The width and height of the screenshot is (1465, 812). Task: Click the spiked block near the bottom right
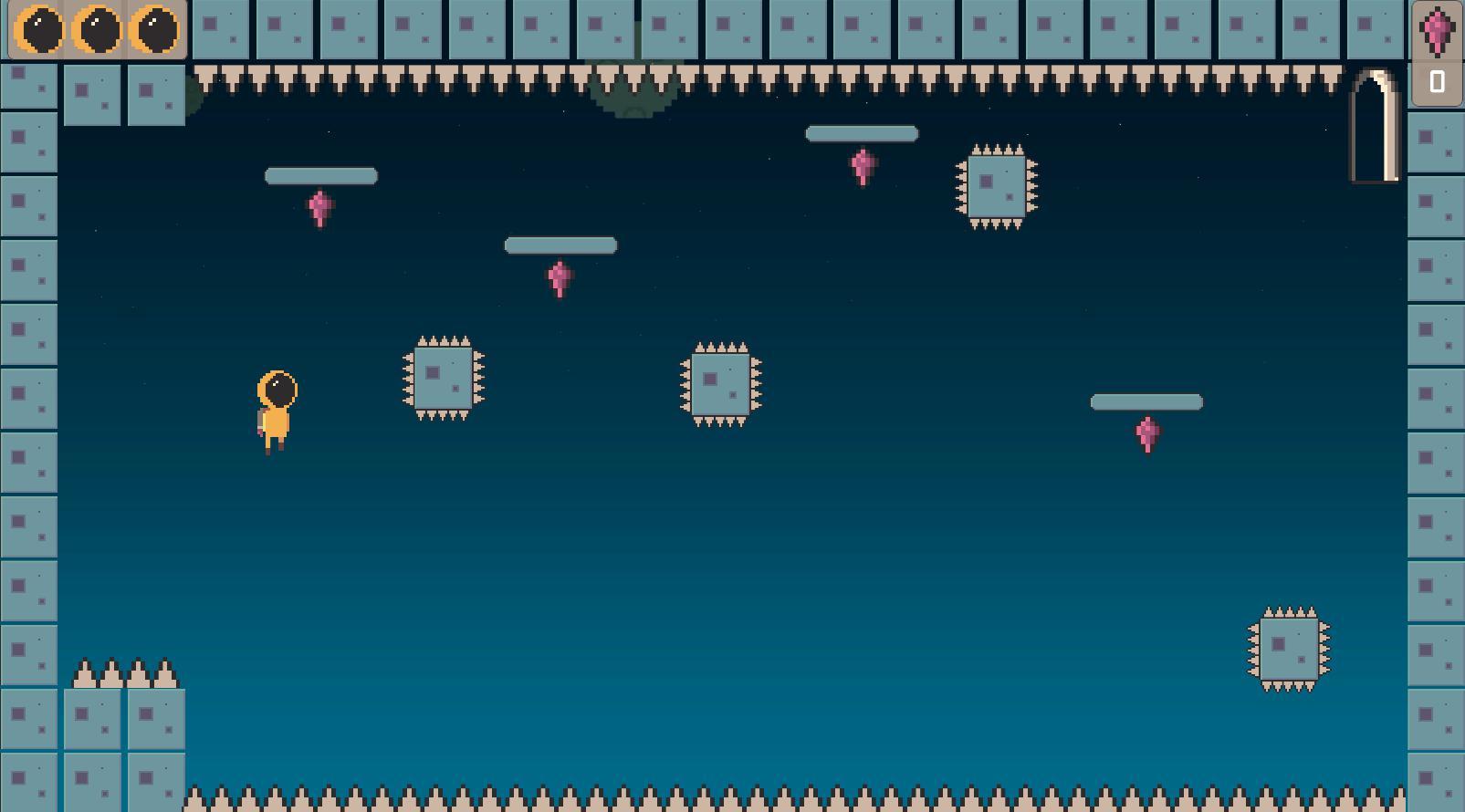pos(1288,650)
